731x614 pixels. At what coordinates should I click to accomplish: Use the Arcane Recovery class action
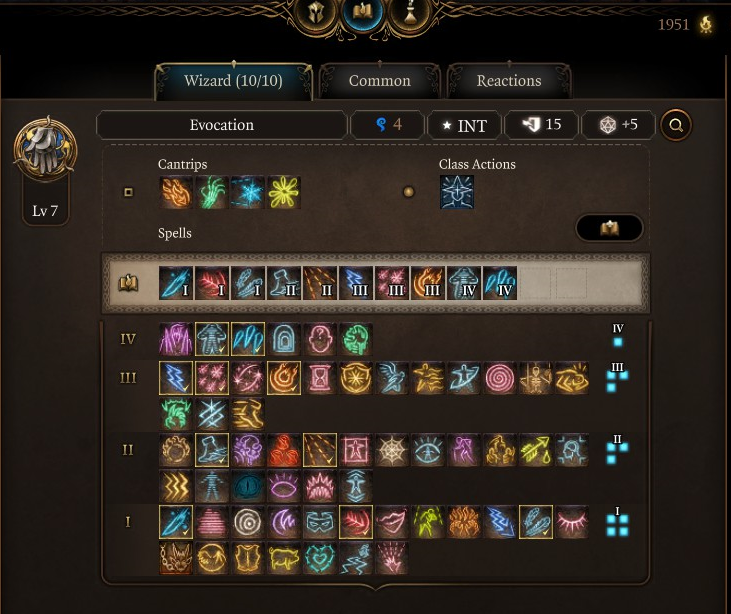[x=457, y=192]
